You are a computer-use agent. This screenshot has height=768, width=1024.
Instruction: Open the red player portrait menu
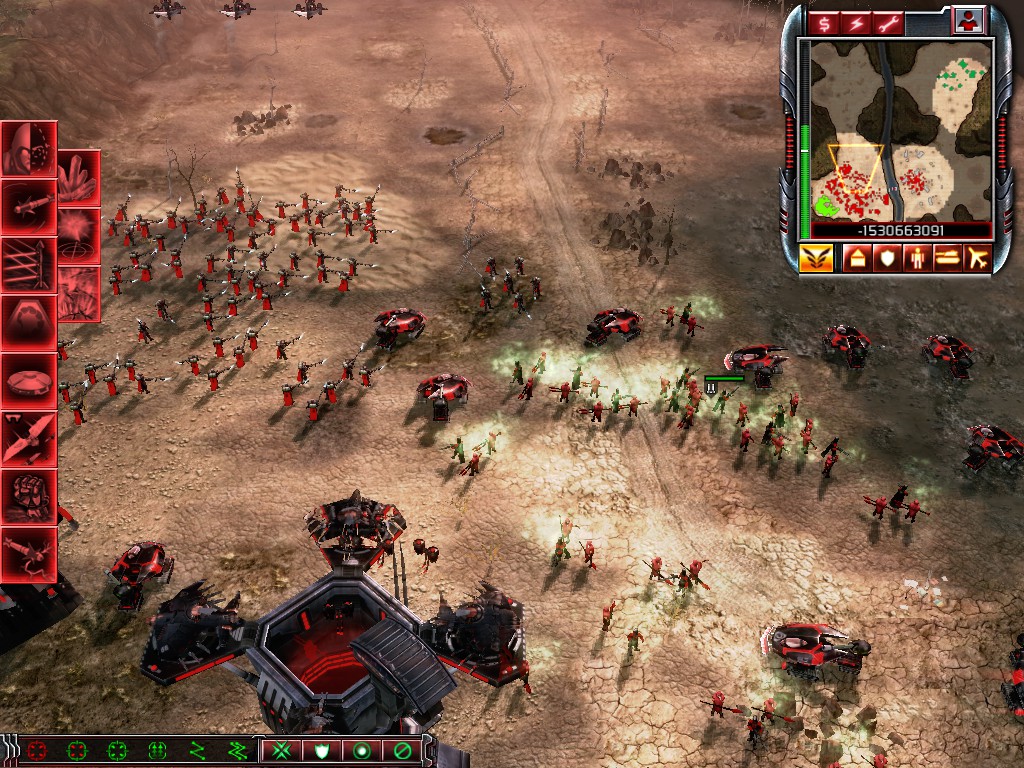tap(968, 20)
